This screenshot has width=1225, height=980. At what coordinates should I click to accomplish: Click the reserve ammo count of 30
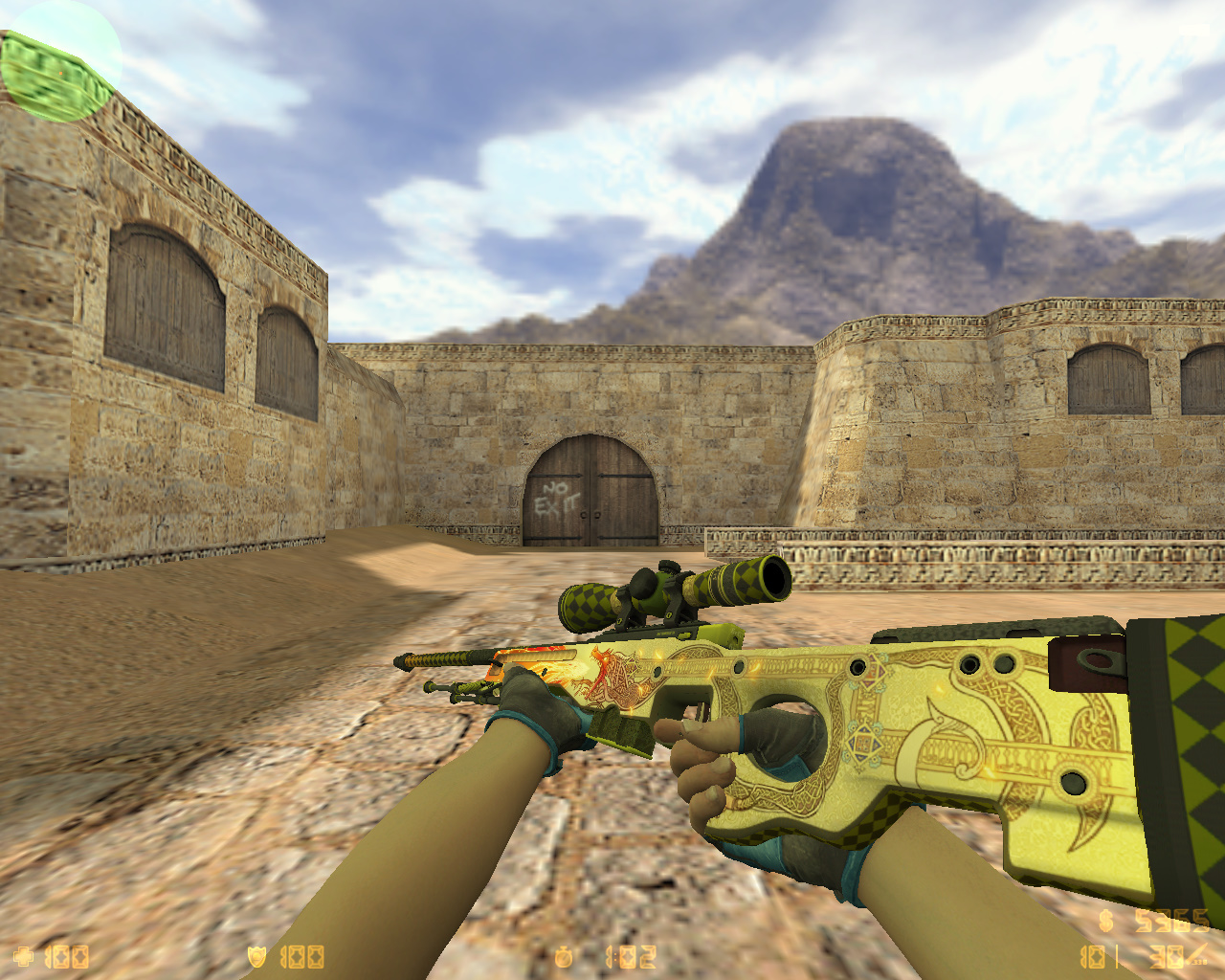pos(1167,957)
